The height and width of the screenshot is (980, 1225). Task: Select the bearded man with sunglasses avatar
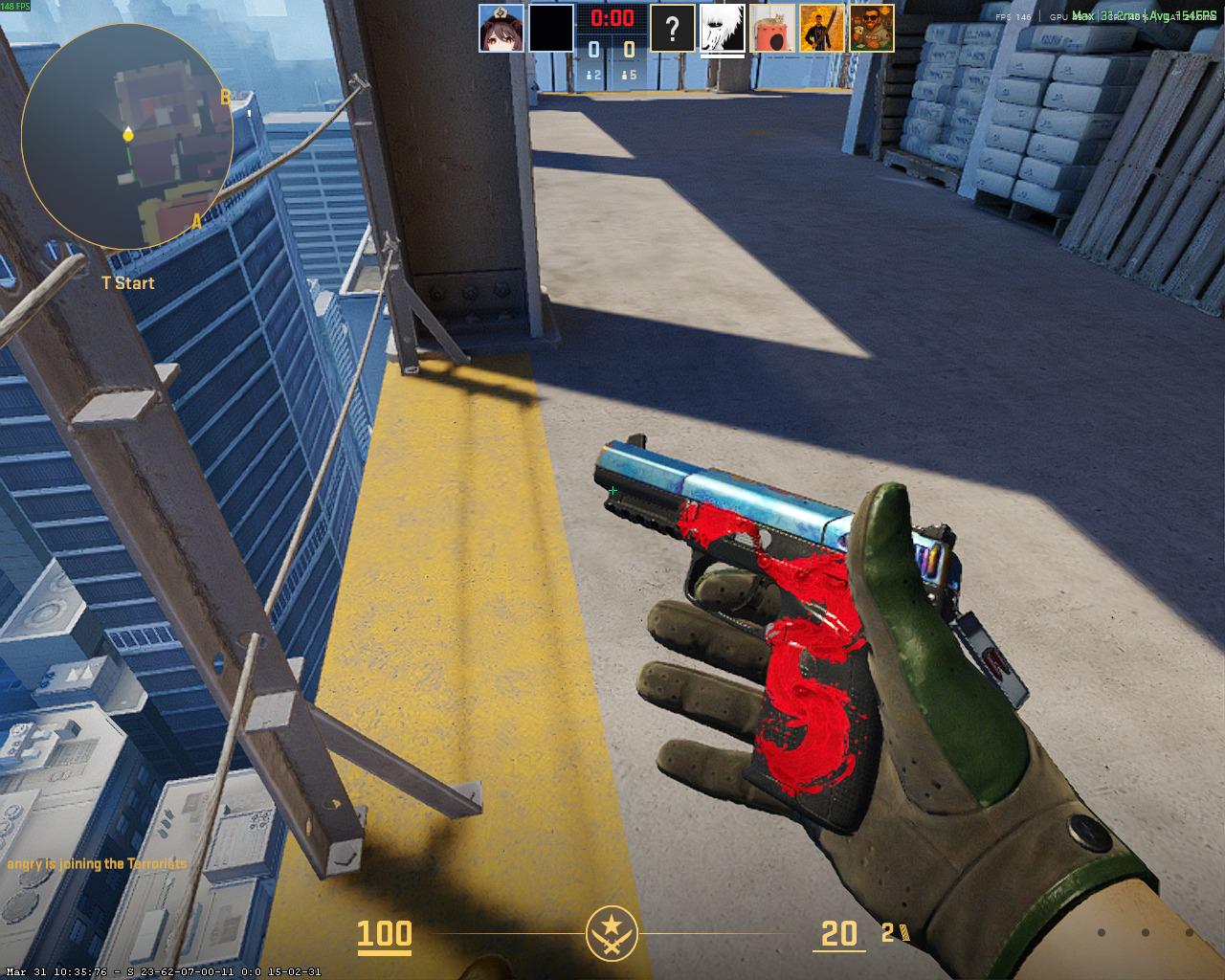(872, 28)
